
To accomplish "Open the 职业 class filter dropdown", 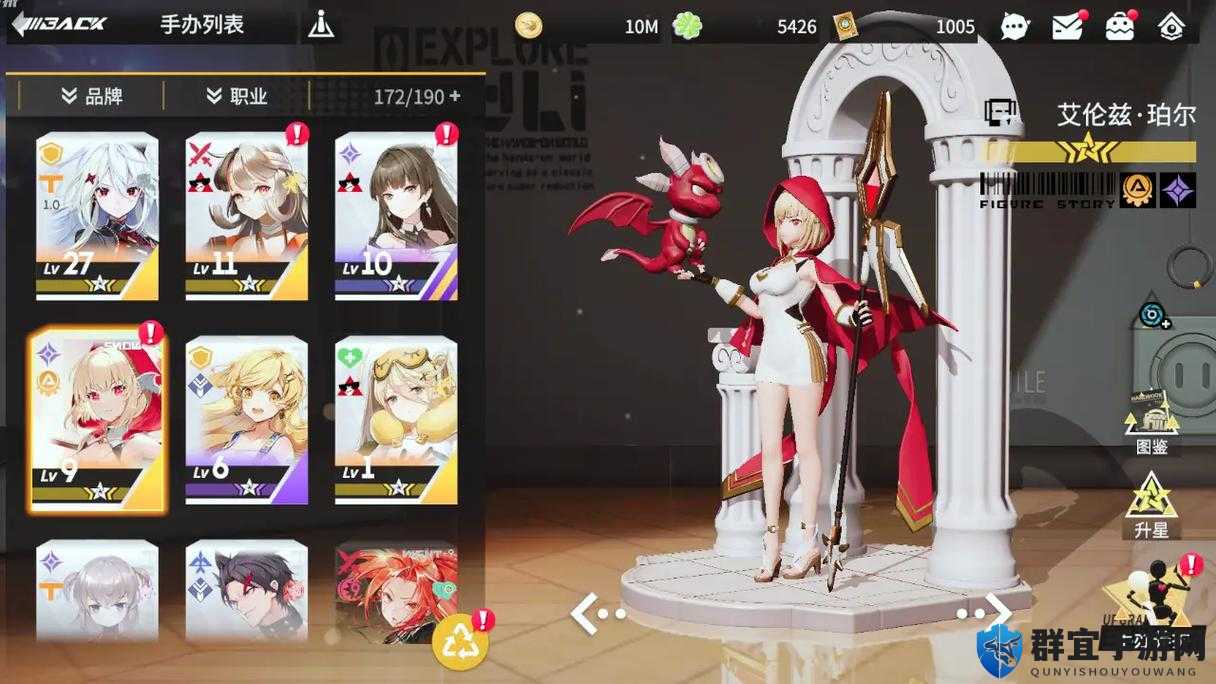I will pos(237,96).
